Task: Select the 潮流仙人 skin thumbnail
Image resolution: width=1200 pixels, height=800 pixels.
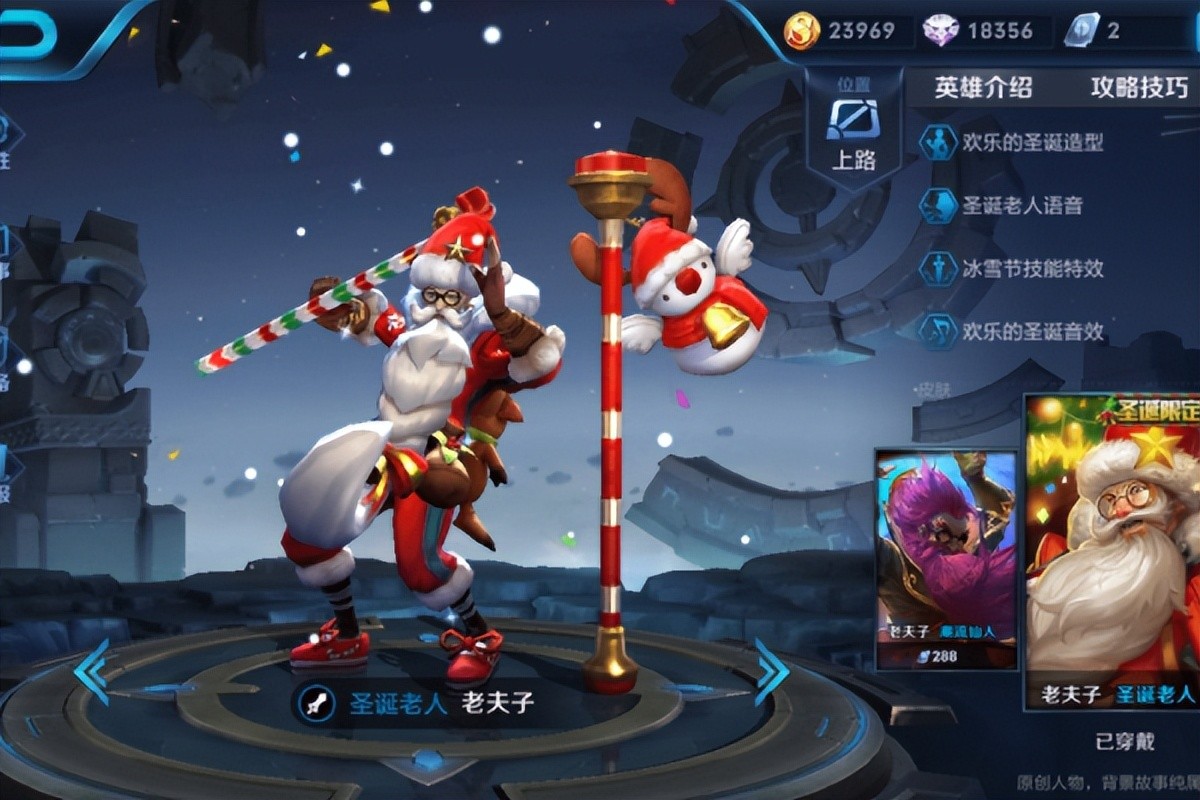Action: click(946, 558)
